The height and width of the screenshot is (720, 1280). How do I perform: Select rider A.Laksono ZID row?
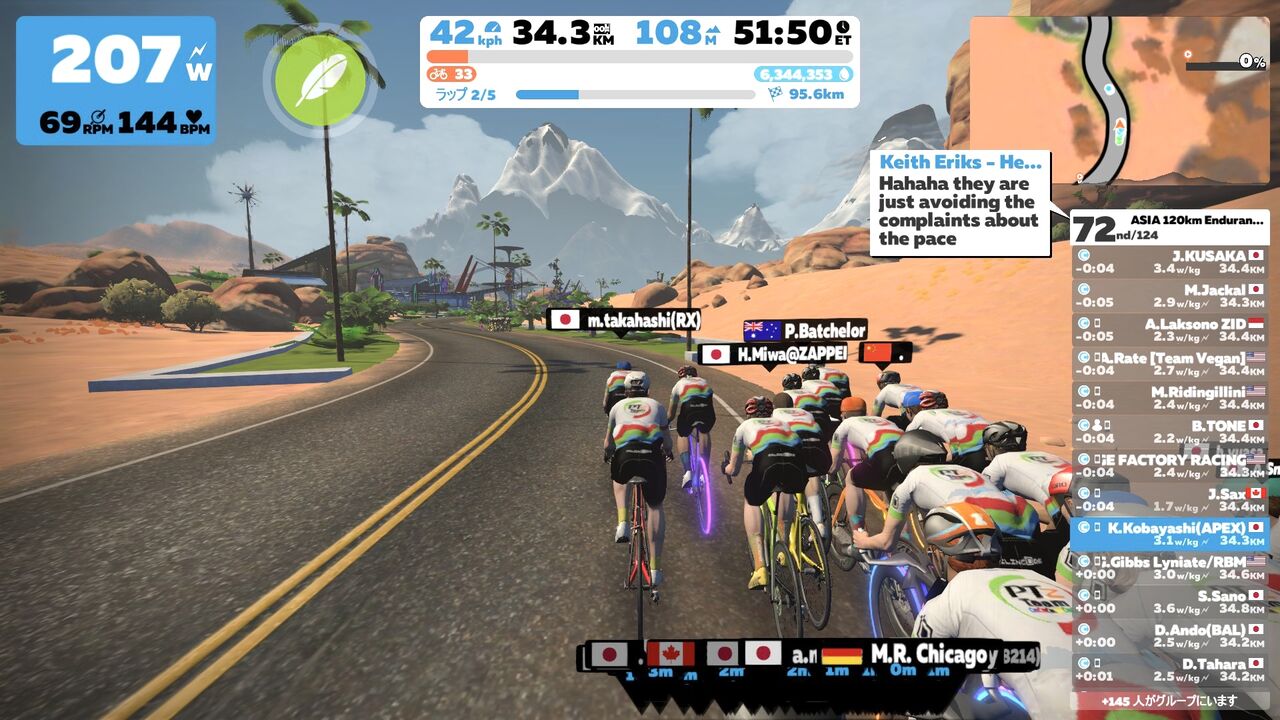tap(1170, 330)
